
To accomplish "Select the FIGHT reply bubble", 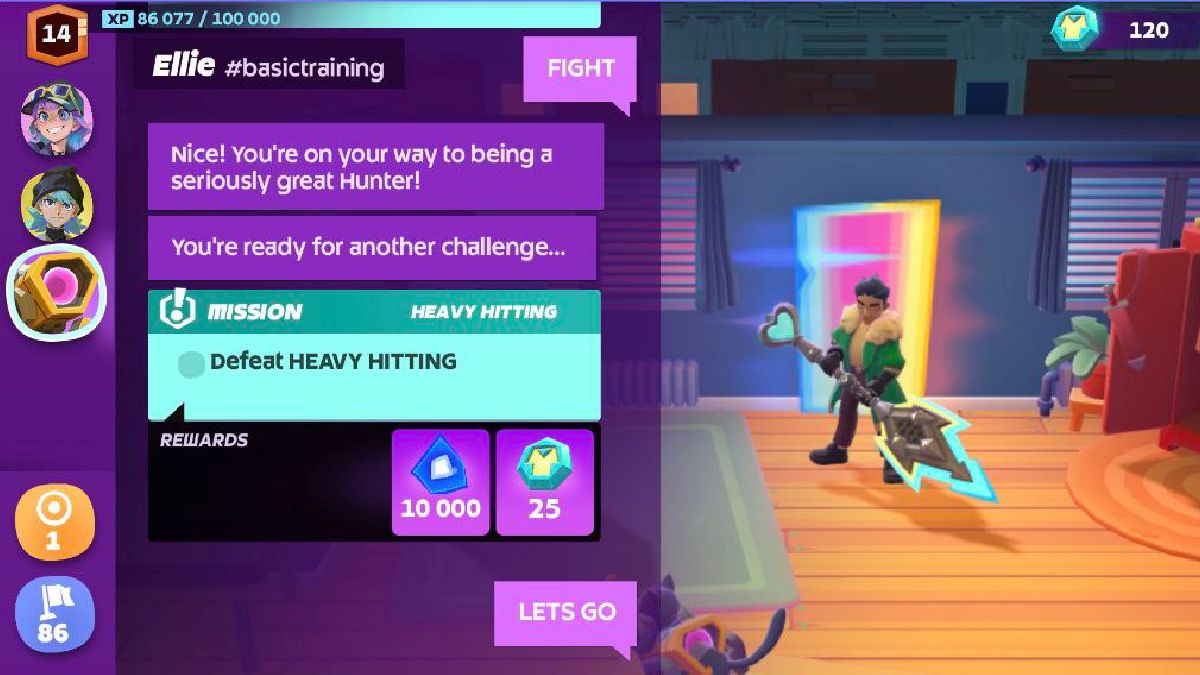I will click(x=580, y=68).
